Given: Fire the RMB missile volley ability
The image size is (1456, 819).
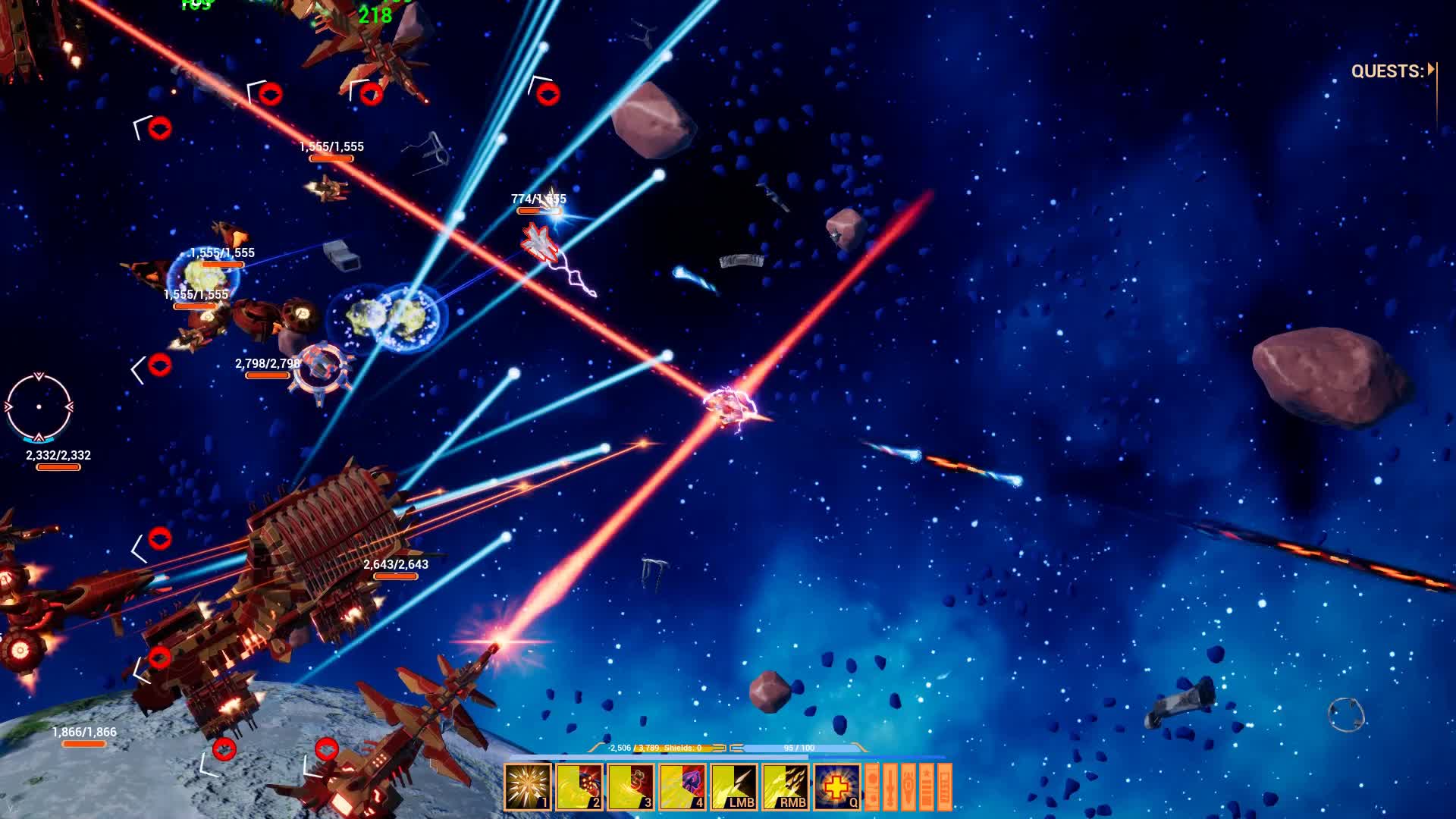Looking at the screenshot, I should pos(786,787).
